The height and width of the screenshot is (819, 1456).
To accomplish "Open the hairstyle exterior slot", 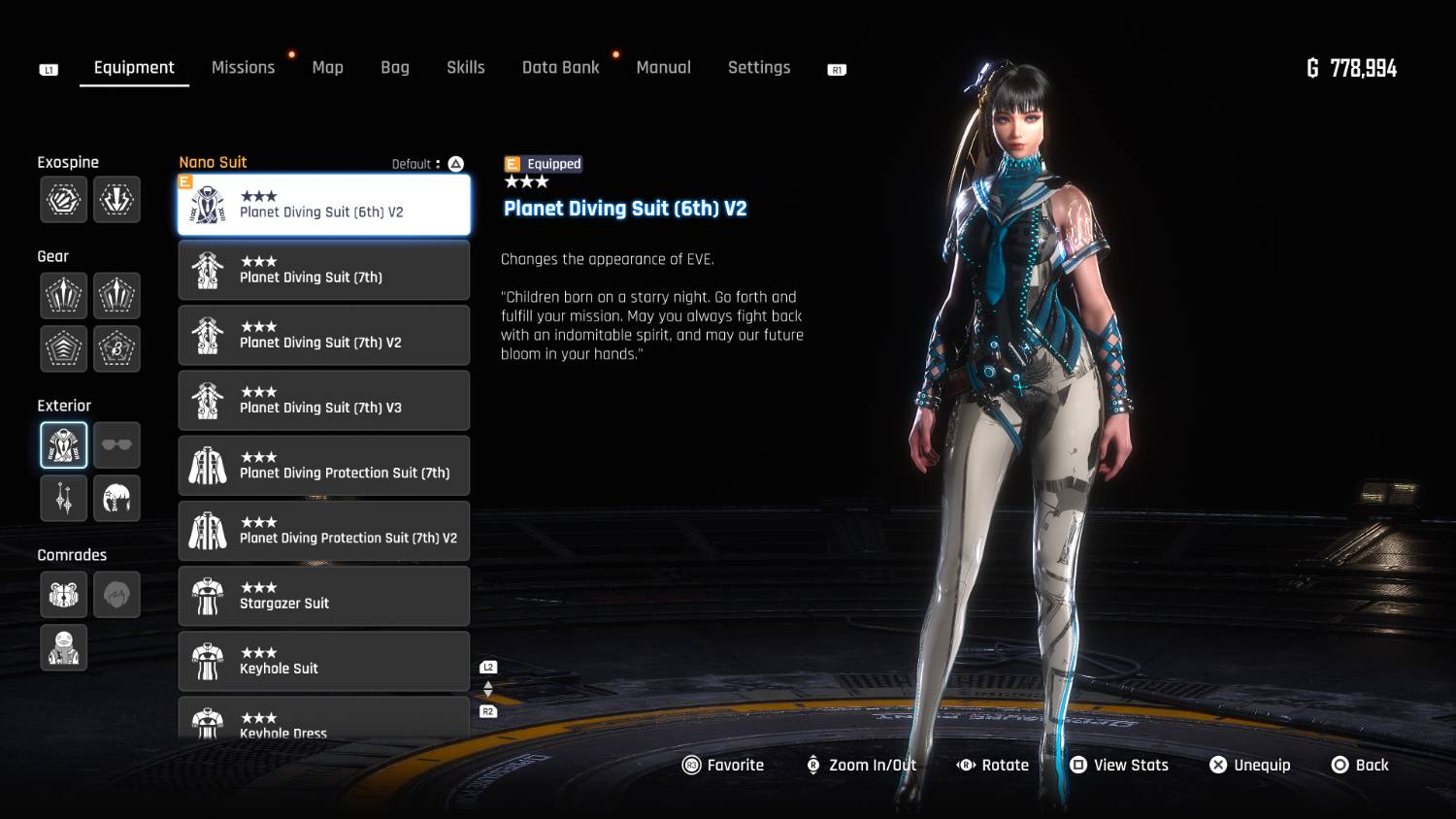I will point(116,499).
